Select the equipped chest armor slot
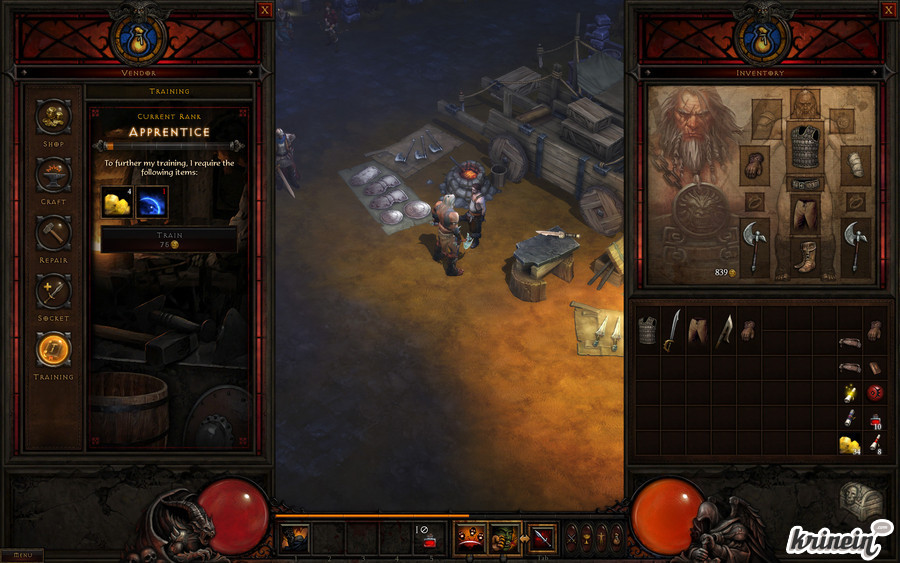The width and height of the screenshot is (900, 563). point(806,148)
